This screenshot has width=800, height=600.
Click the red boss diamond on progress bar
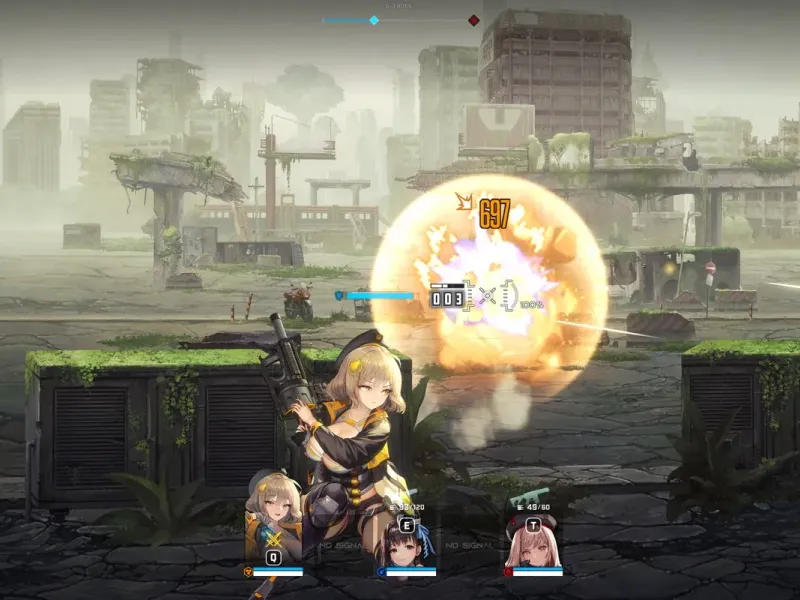[x=474, y=20]
